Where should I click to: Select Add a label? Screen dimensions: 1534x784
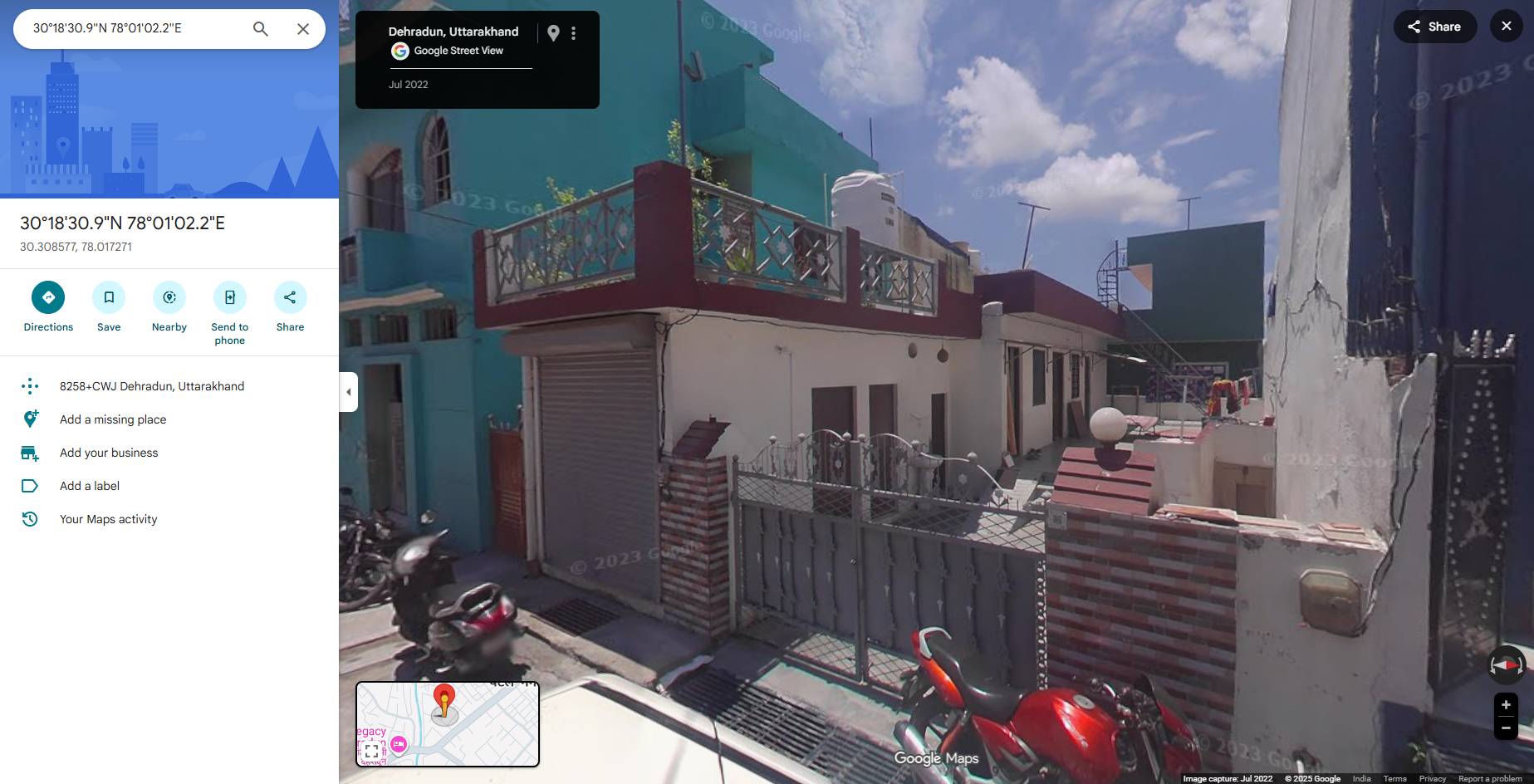pos(90,486)
